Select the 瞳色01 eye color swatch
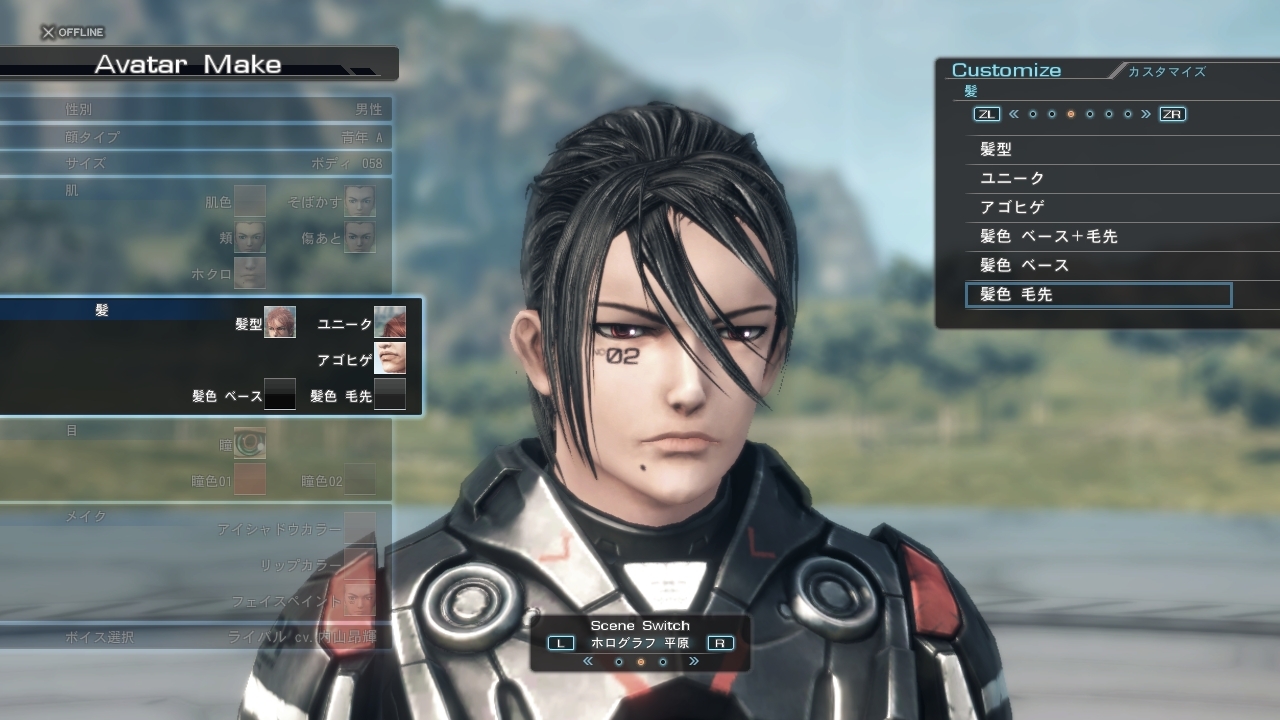The height and width of the screenshot is (720, 1280). (250, 479)
